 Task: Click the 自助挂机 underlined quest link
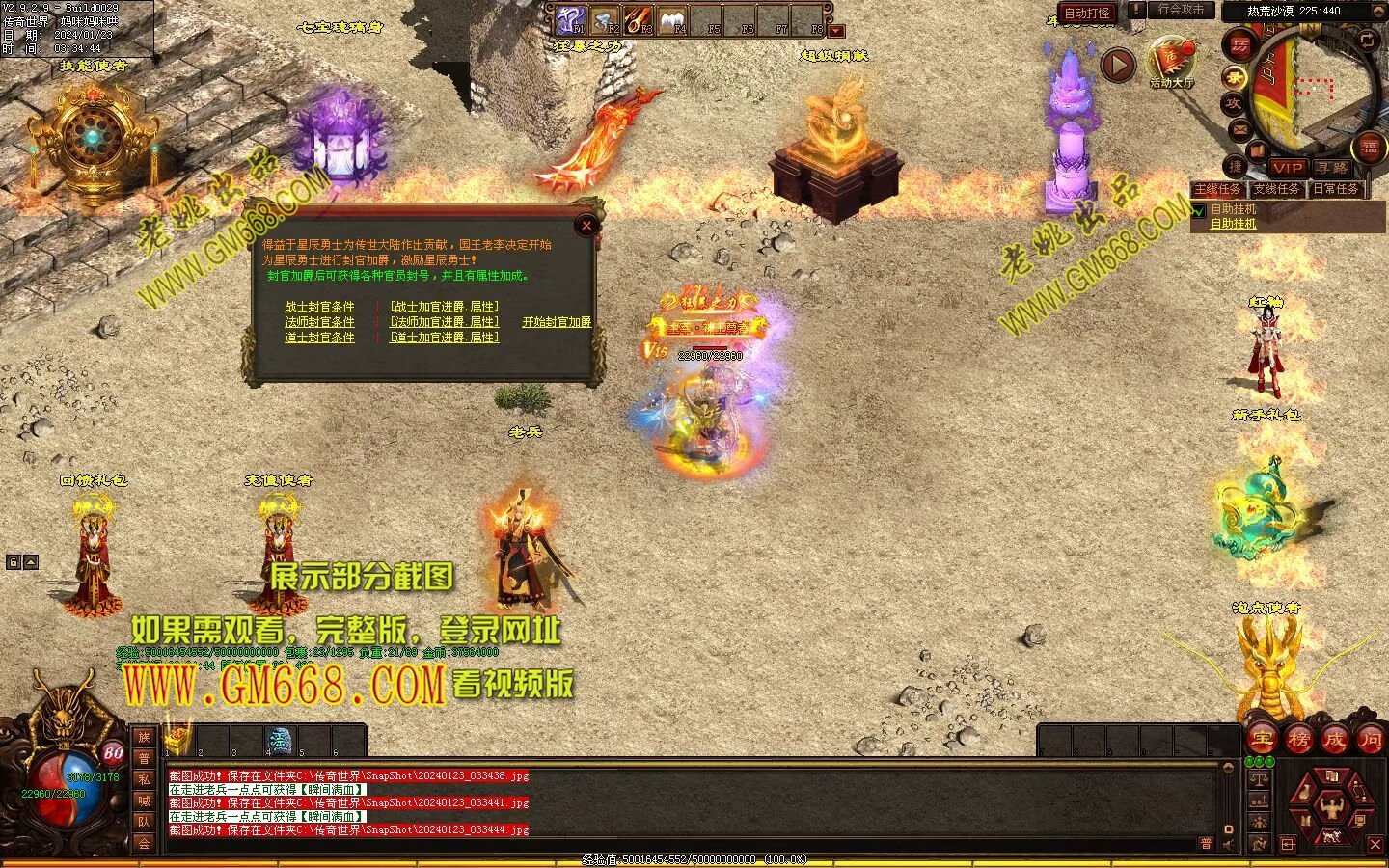click(1234, 224)
